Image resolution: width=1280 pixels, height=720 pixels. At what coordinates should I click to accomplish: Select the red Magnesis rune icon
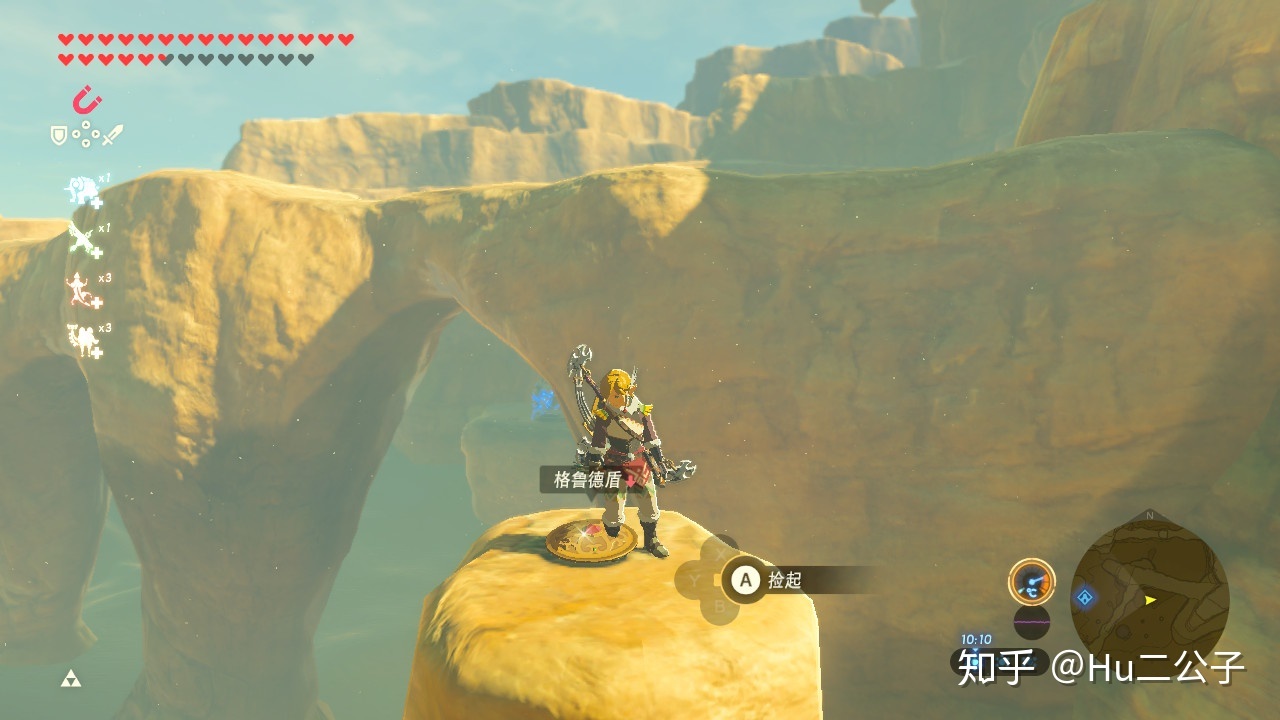88,100
